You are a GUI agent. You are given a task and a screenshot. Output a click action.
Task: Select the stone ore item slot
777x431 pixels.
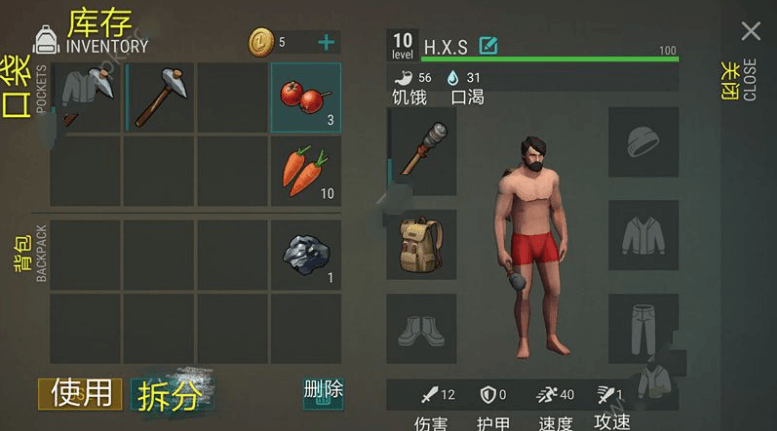pyautogui.click(x=306, y=255)
